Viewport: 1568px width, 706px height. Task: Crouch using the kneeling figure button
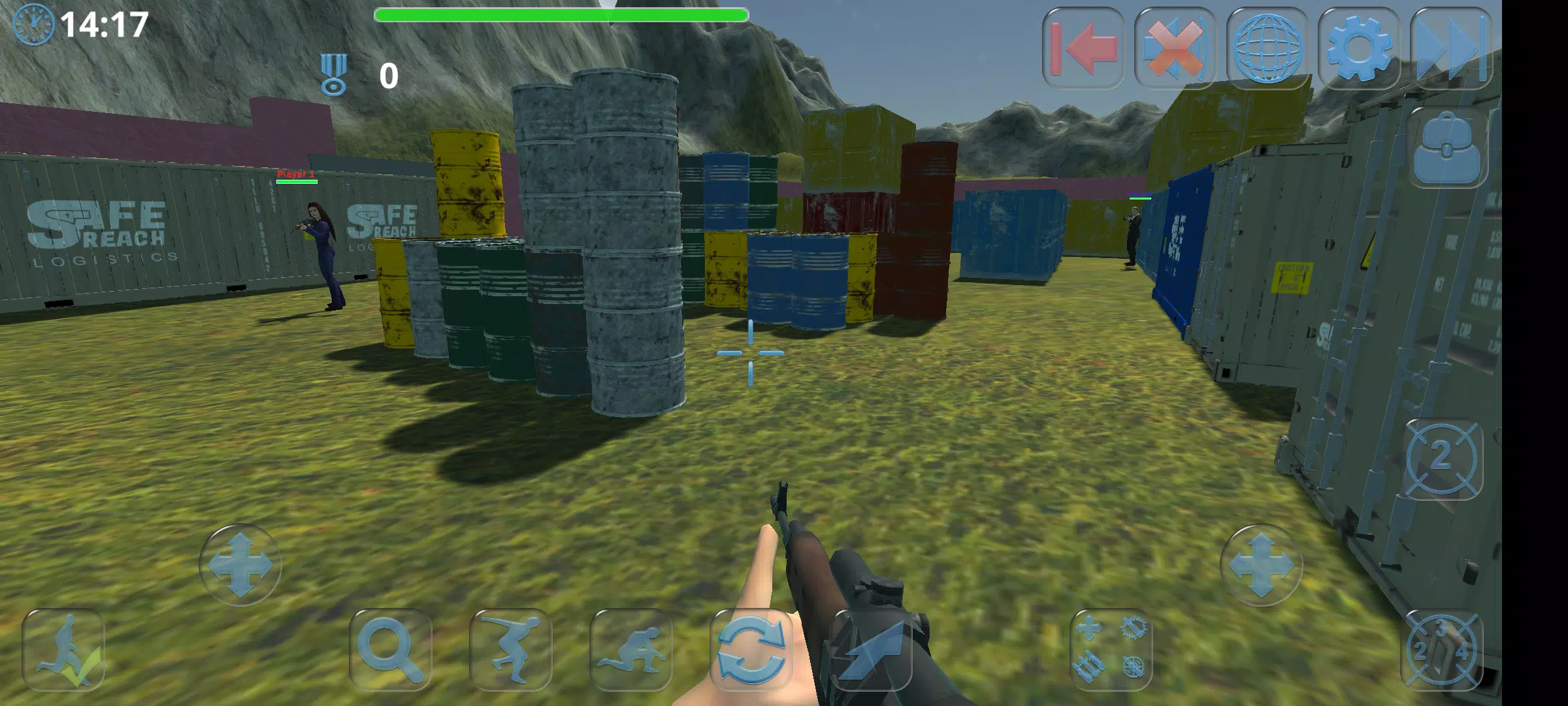pos(630,650)
